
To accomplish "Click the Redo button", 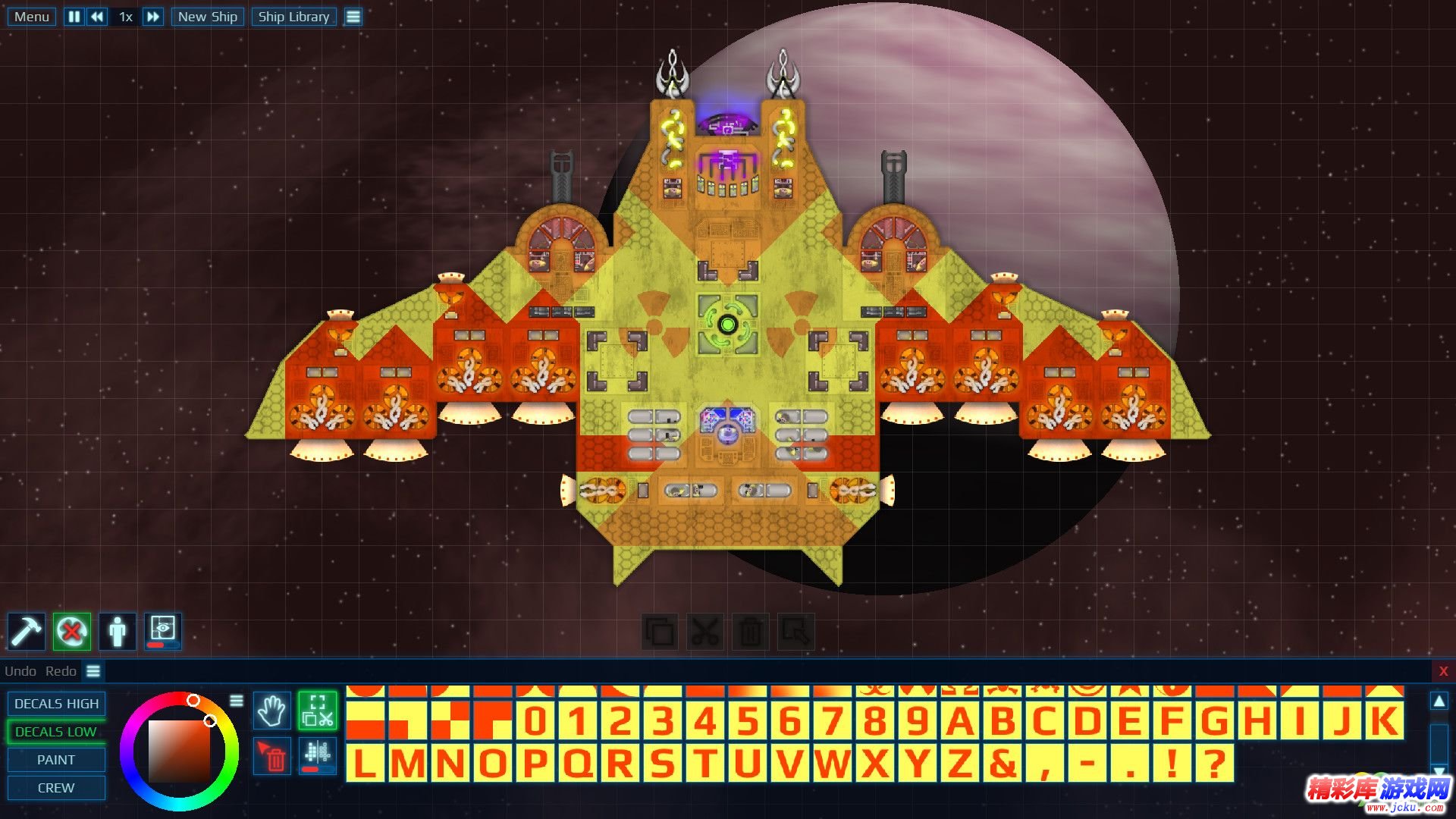I will (61, 671).
